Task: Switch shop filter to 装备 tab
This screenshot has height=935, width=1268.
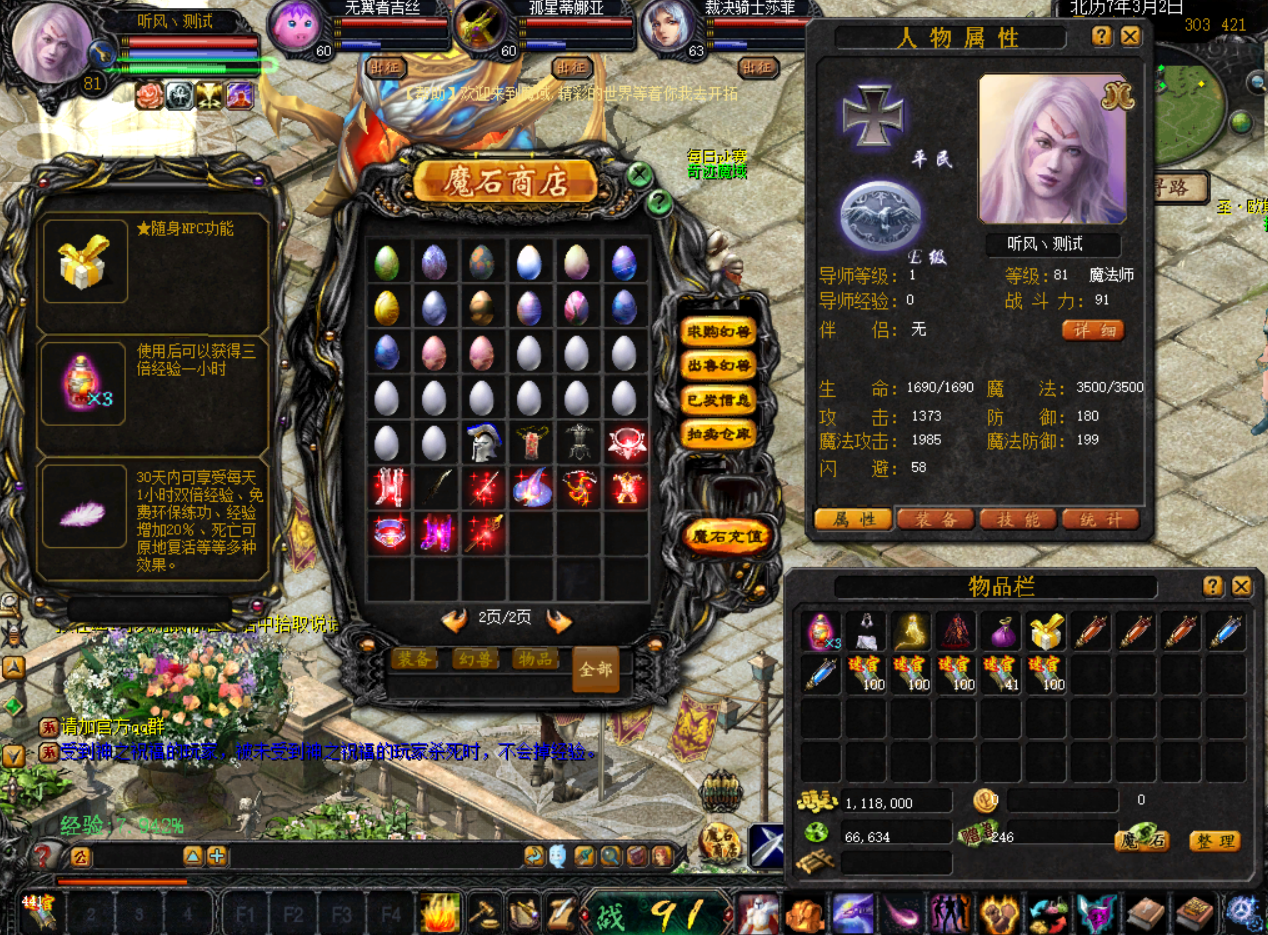Action: [x=414, y=658]
